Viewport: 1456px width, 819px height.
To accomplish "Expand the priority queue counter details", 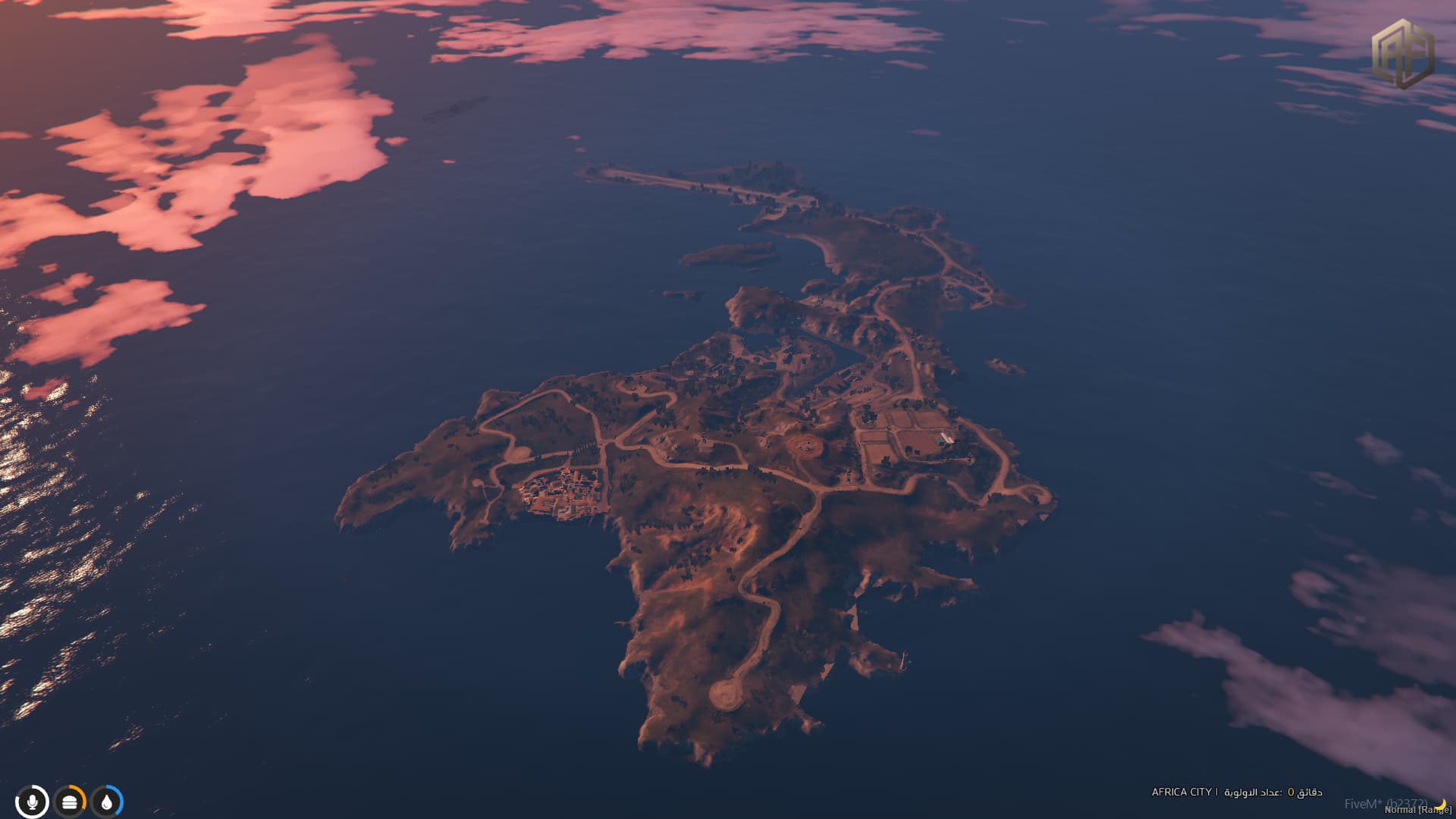I will pos(1274,792).
